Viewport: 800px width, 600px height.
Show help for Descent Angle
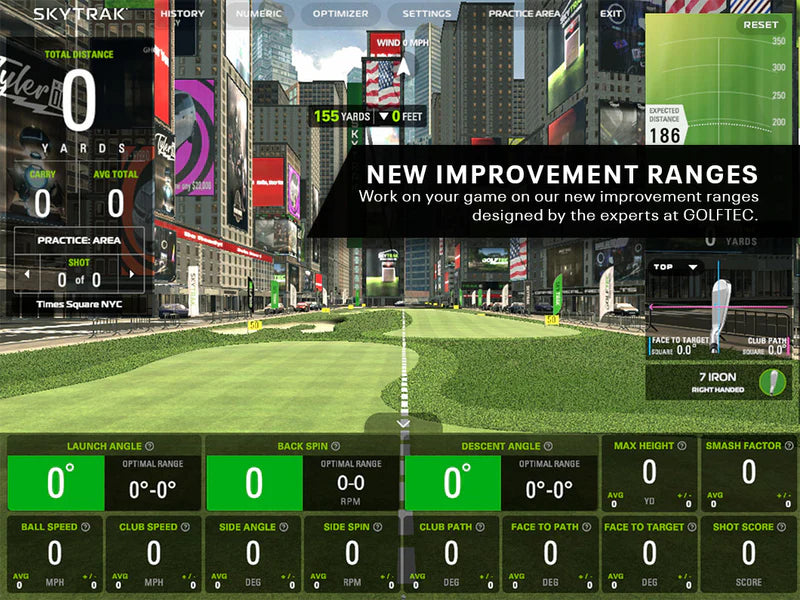549,446
